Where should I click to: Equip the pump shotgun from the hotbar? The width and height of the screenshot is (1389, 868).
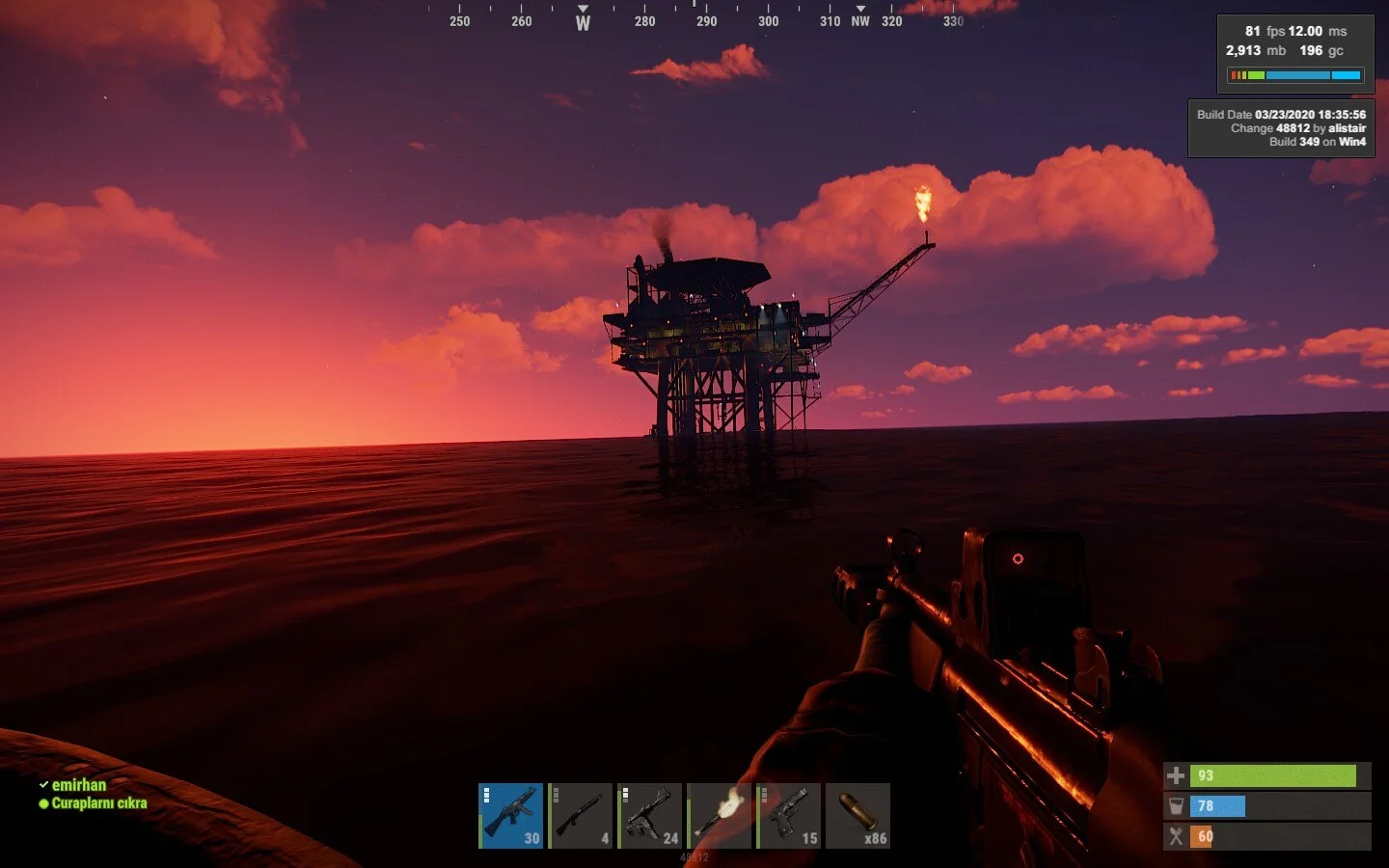click(581, 816)
